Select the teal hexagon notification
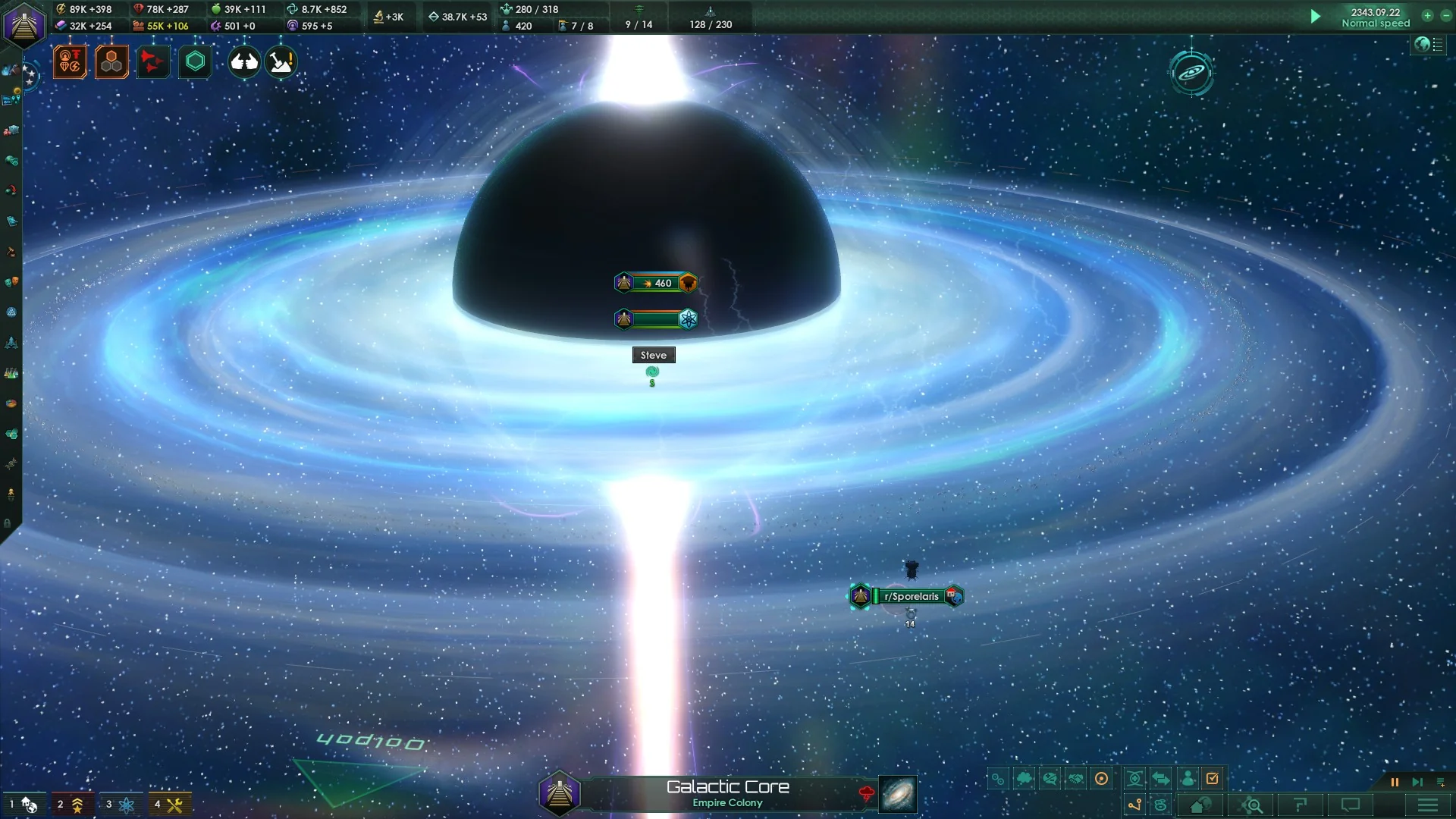The height and width of the screenshot is (819, 1456). pos(195,62)
